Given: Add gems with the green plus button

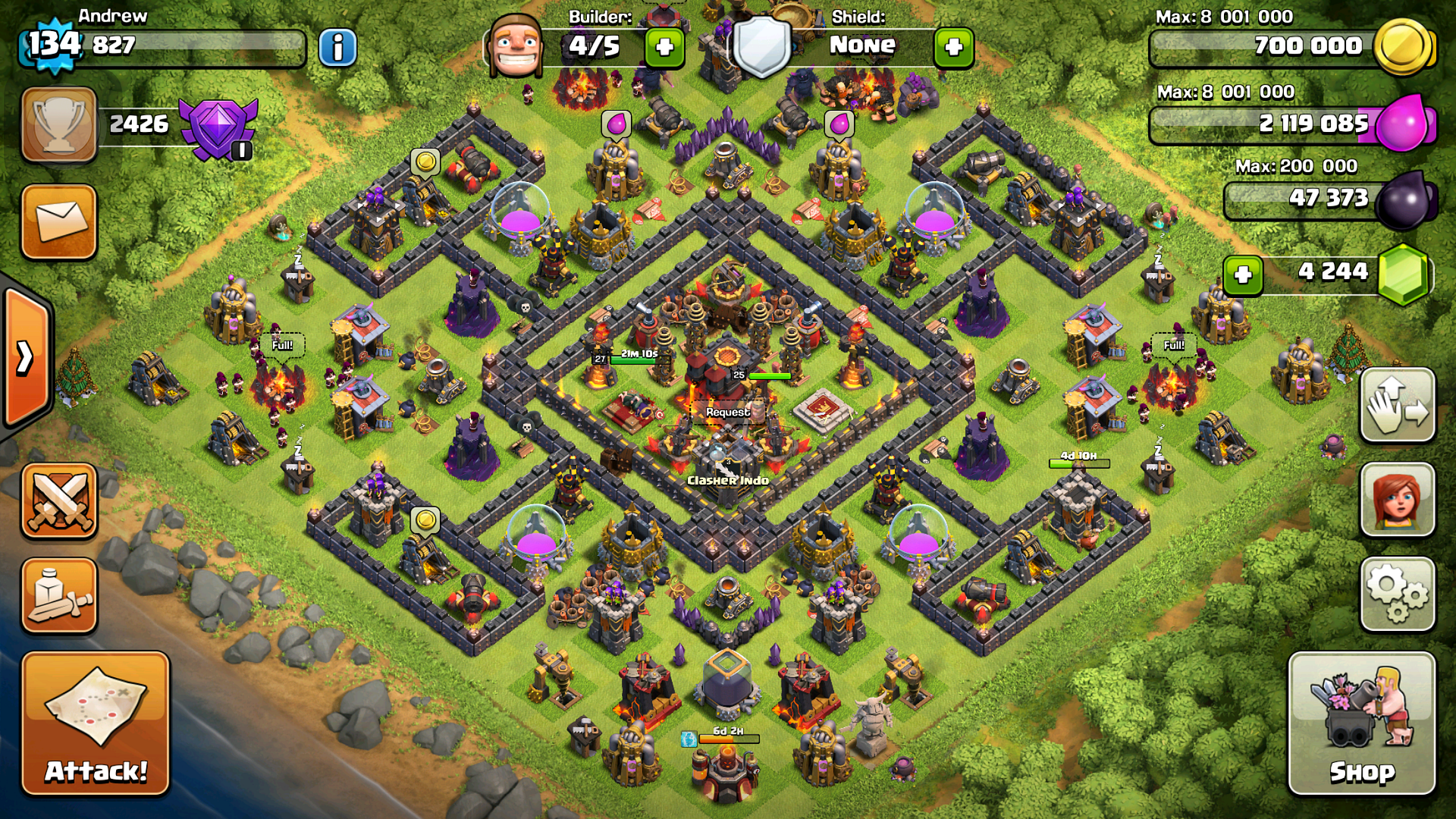Looking at the screenshot, I should [x=1243, y=274].
